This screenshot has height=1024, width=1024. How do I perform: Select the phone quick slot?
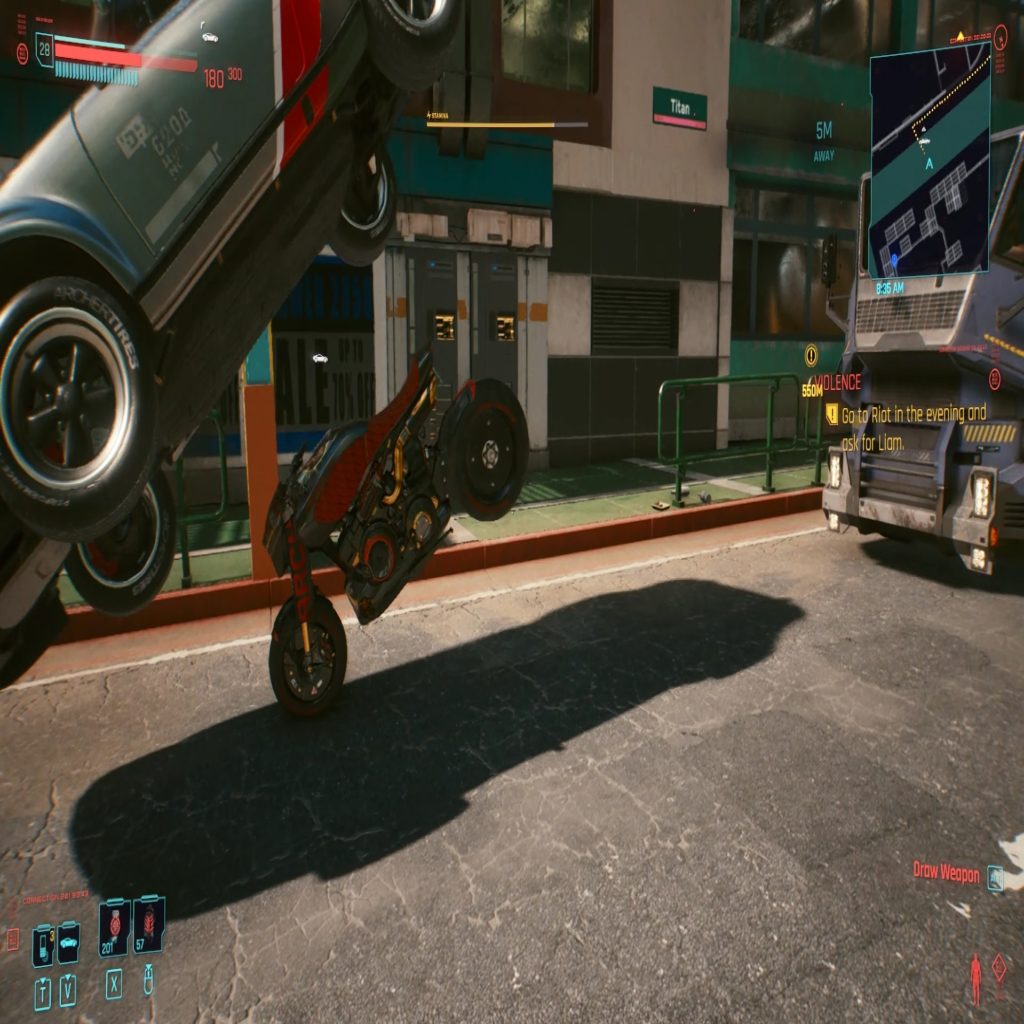(43, 945)
